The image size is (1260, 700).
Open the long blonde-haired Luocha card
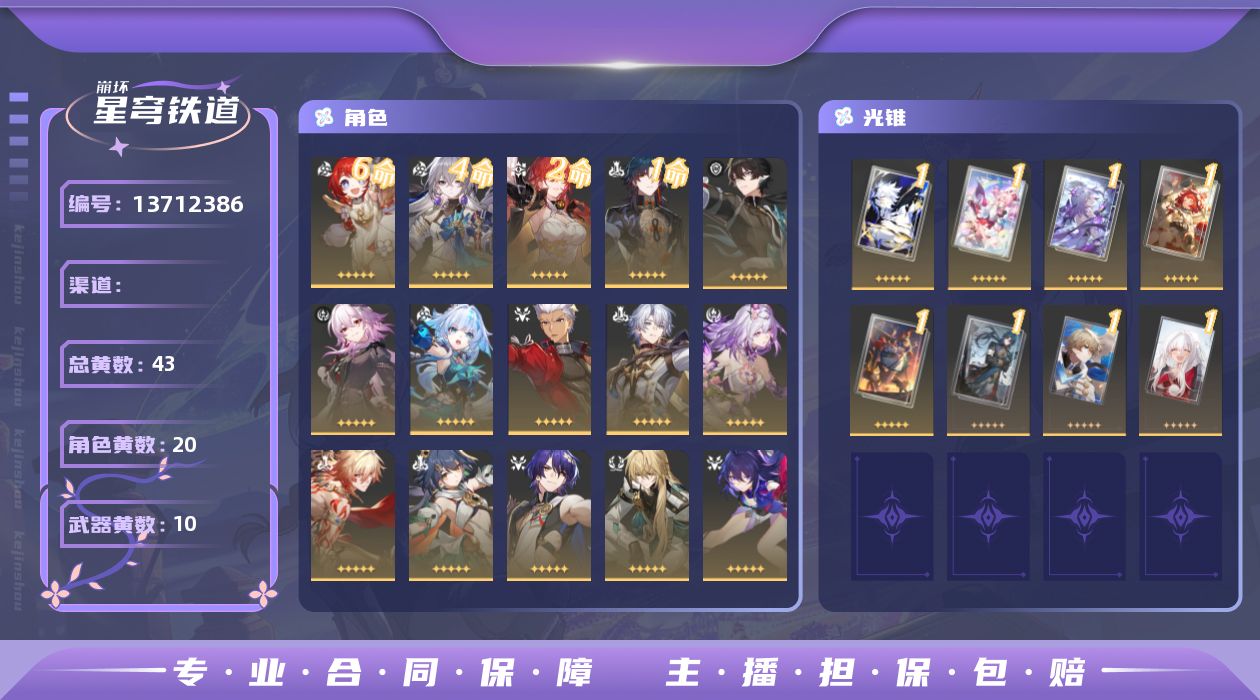point(646,514)
